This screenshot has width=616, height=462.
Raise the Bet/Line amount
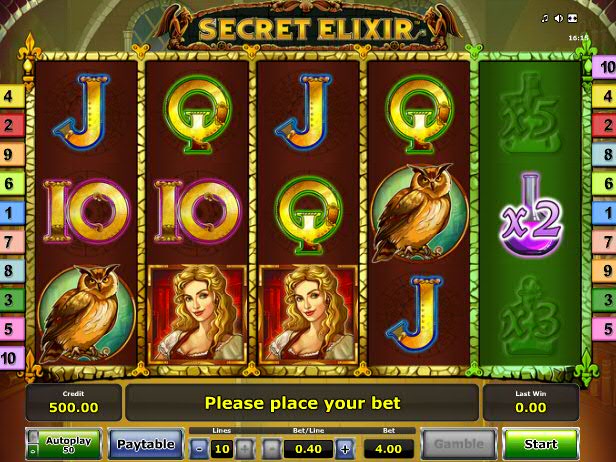click(x=345, y=448)
